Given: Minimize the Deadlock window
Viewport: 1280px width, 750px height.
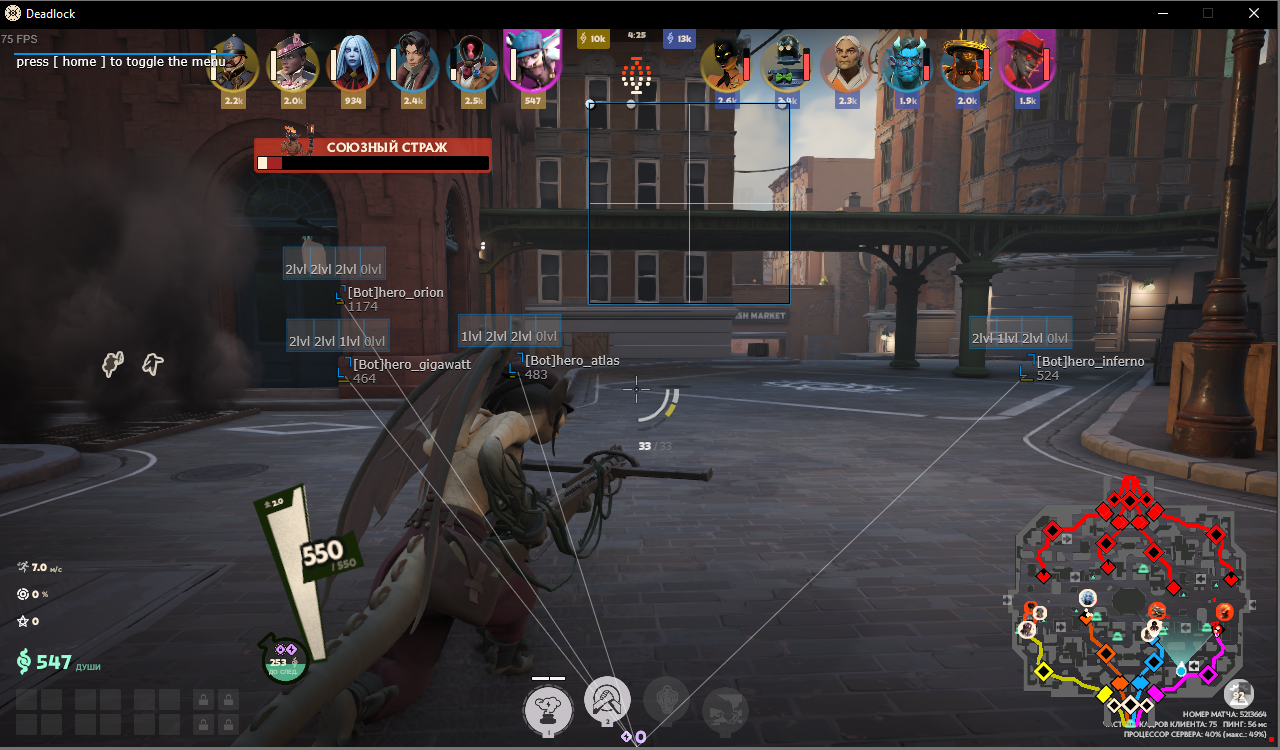Looking at the screenshot, I should click(x=1163, y=14).
